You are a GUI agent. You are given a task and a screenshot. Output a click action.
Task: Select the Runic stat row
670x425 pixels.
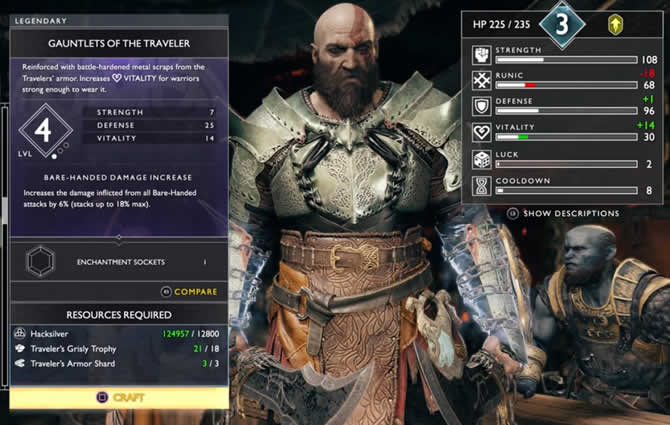tap(563, 80)
